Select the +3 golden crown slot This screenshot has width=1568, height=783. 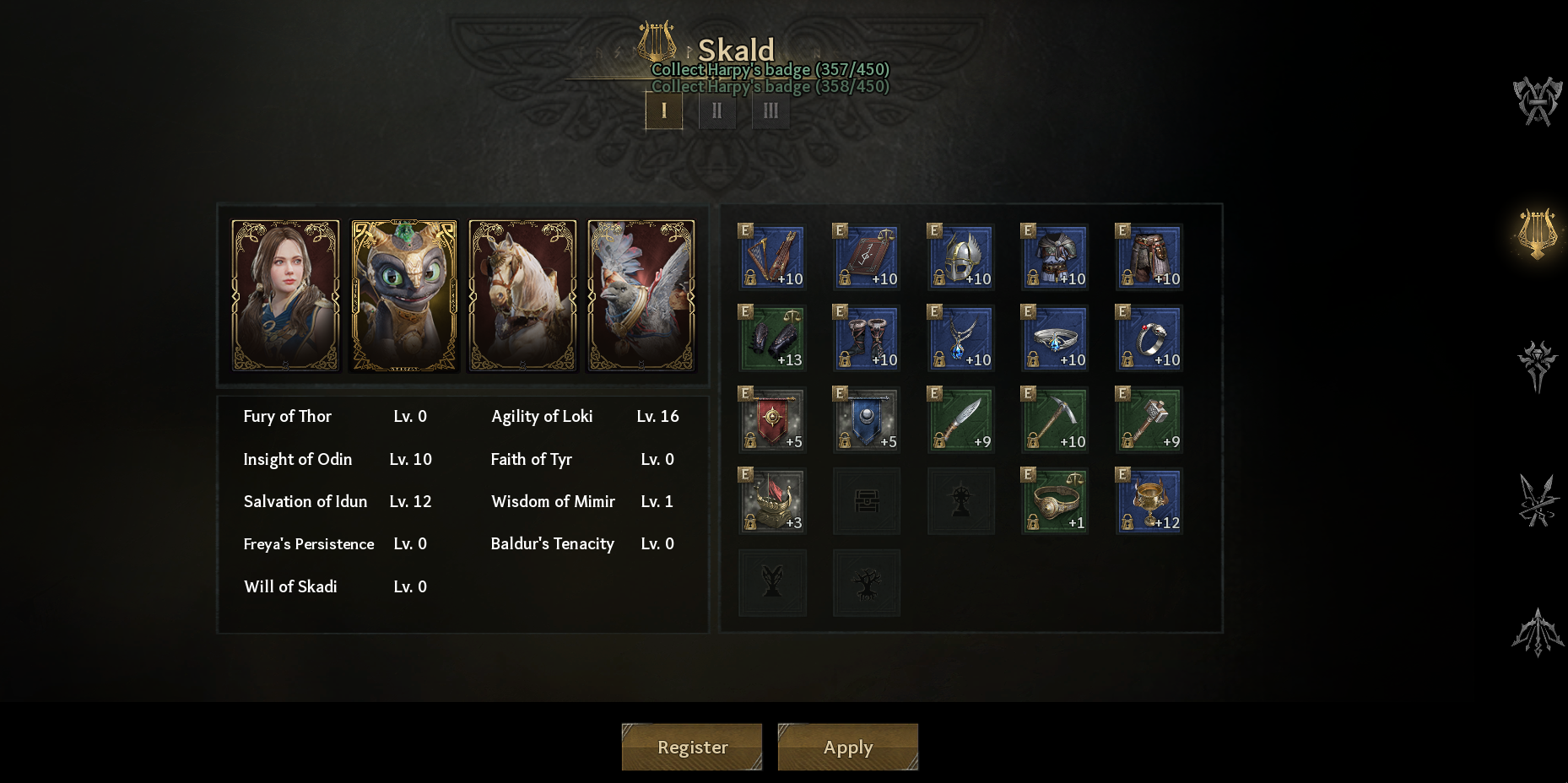pyautogui.click(x=772, y=501)
